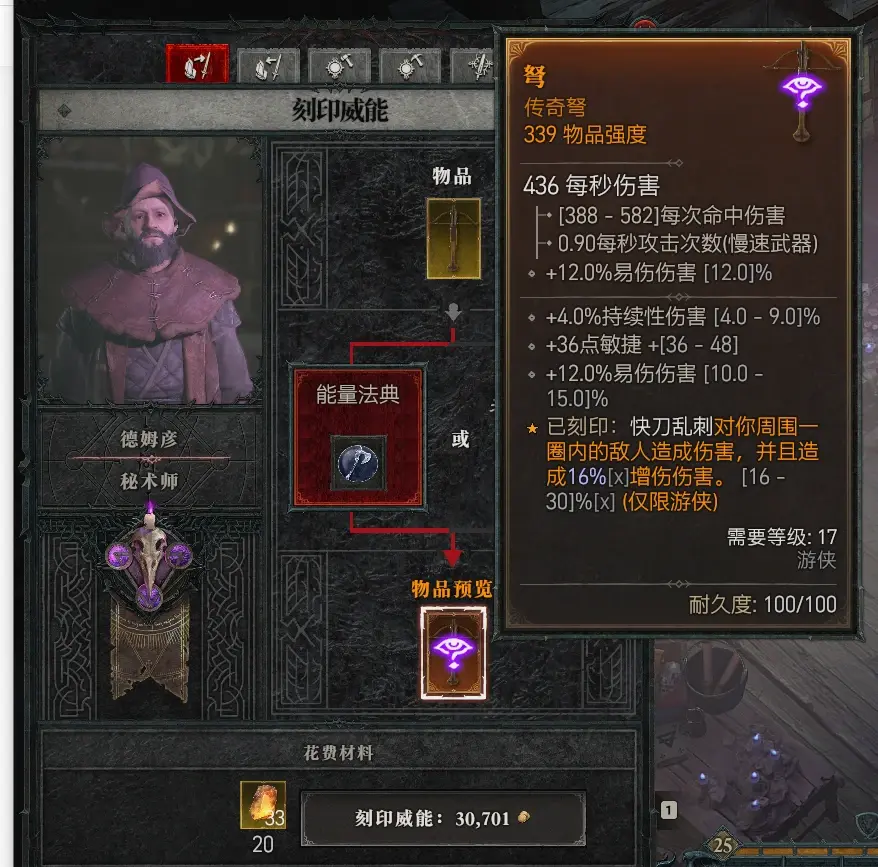Select the active red imprint aspect tab
This screenshot has height=867, width=878.
[x=197, y=67]
